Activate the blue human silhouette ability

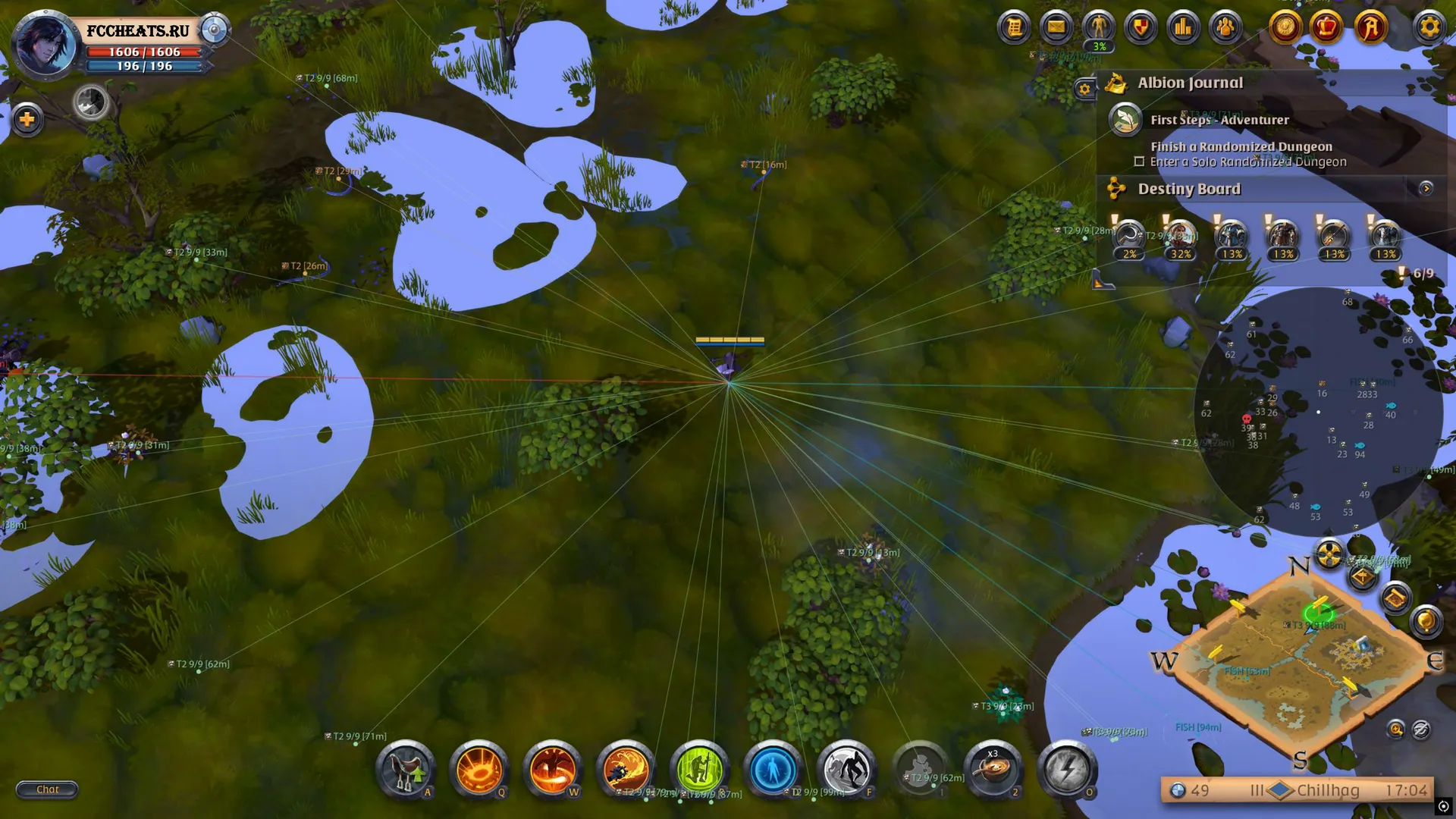coord(773,769)
